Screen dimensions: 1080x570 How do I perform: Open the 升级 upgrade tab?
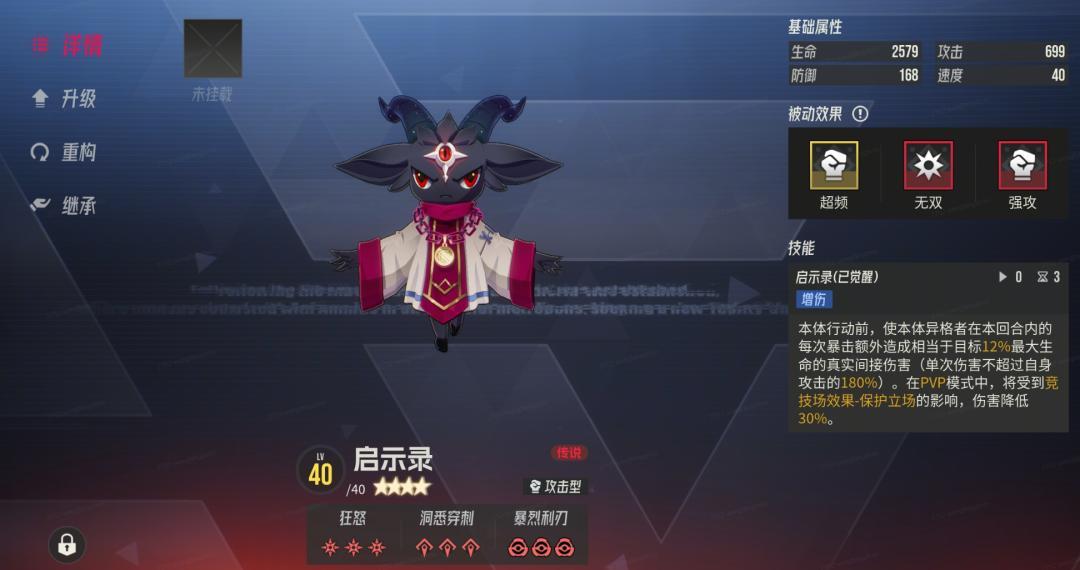click(x=66, y=98)
